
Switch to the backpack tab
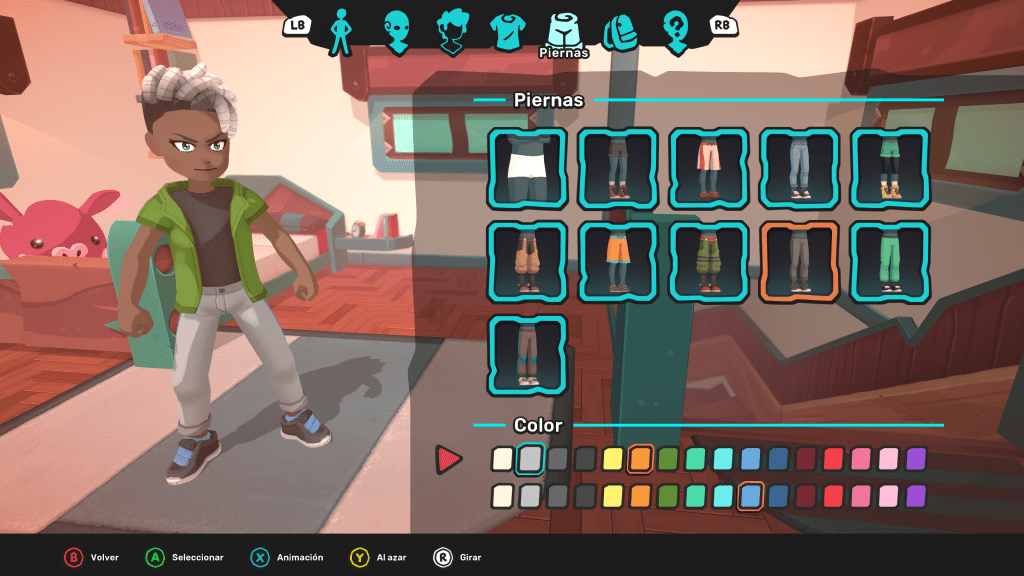pos(620,30)
